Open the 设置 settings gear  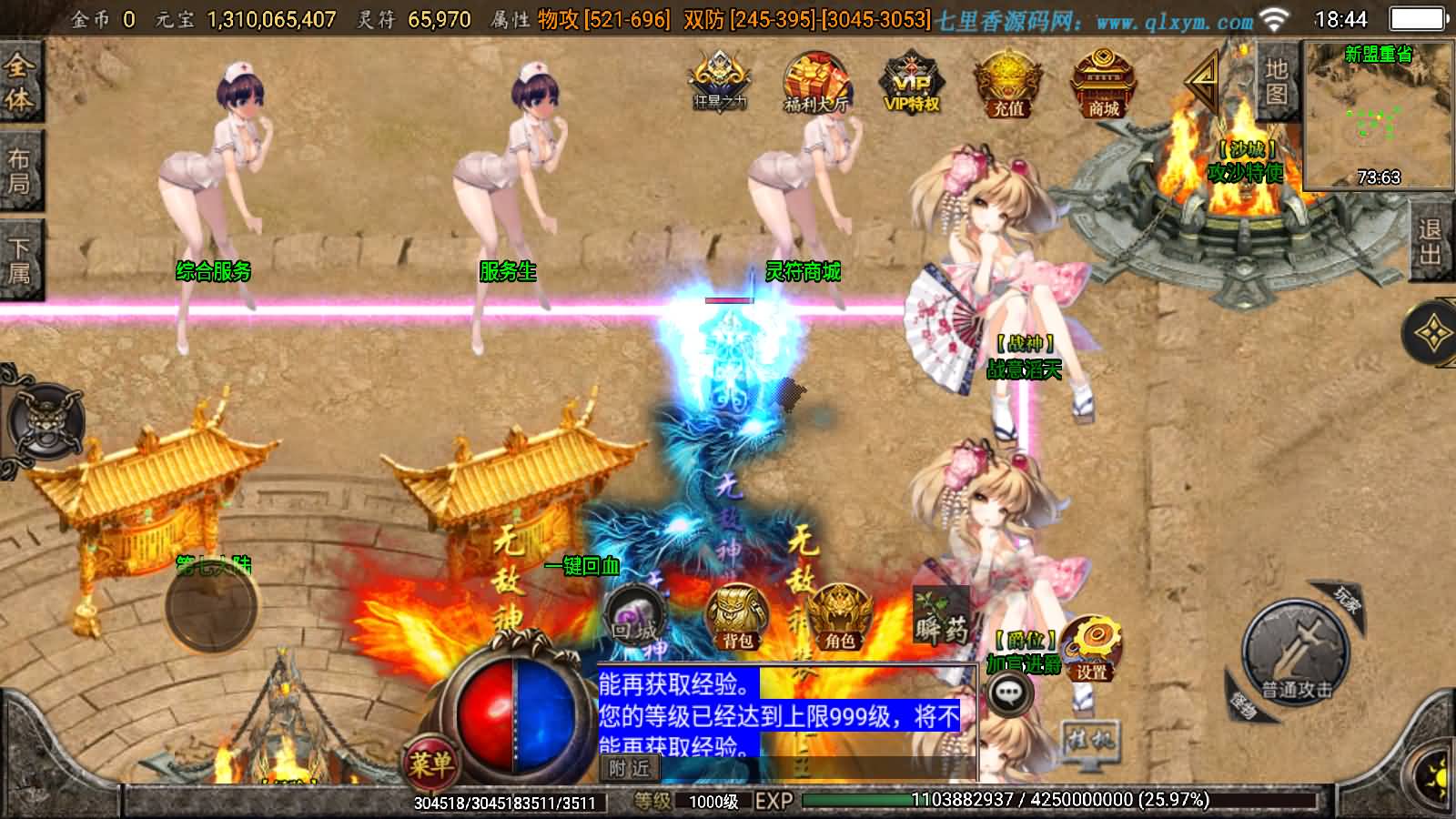click(1090, 648)
